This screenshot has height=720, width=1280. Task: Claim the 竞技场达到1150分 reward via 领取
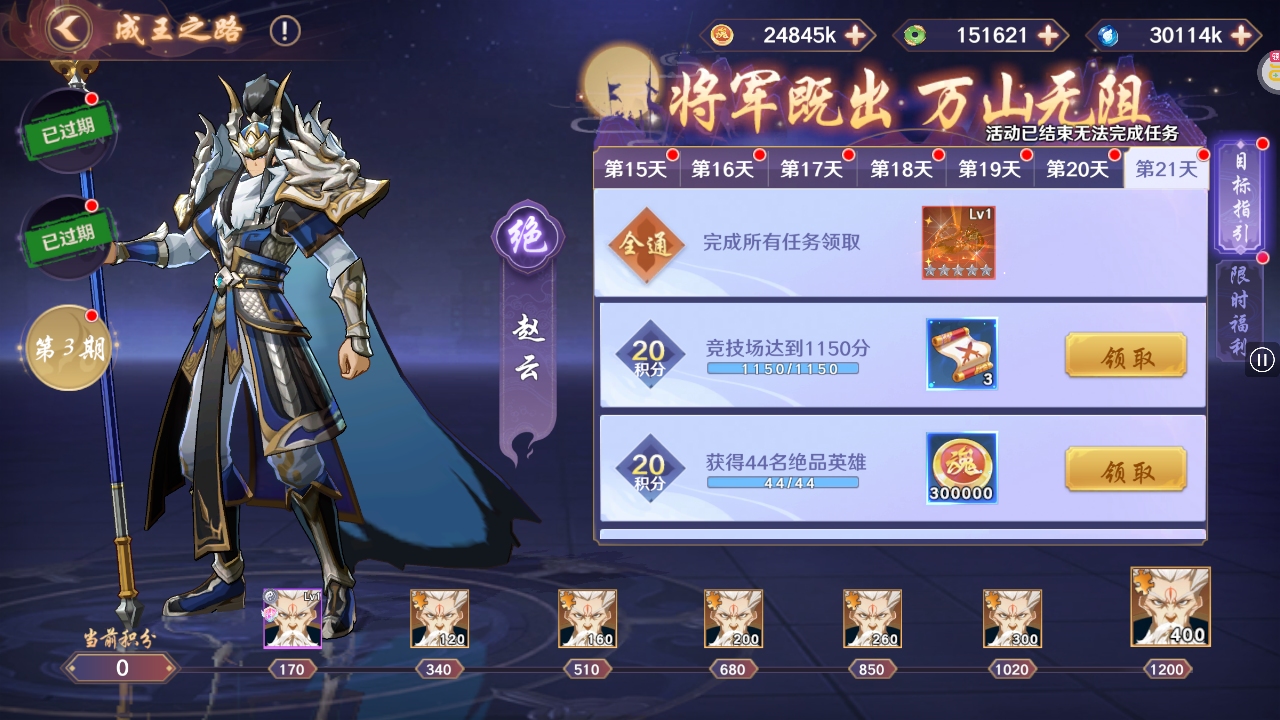click(x=1126, y=355)
